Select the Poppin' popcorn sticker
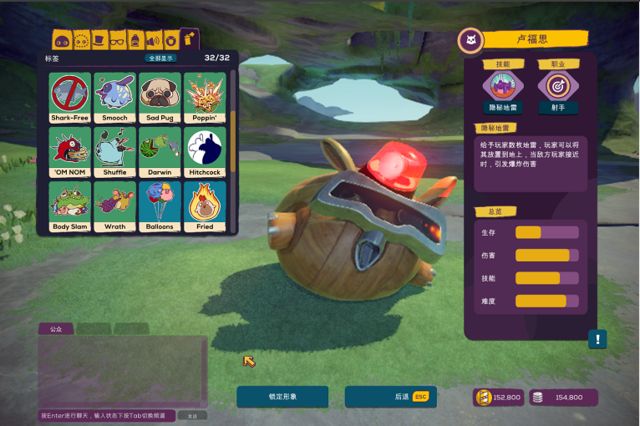This screenshot has width=640, height=426. pyautogui.click(x=204, y=97)
